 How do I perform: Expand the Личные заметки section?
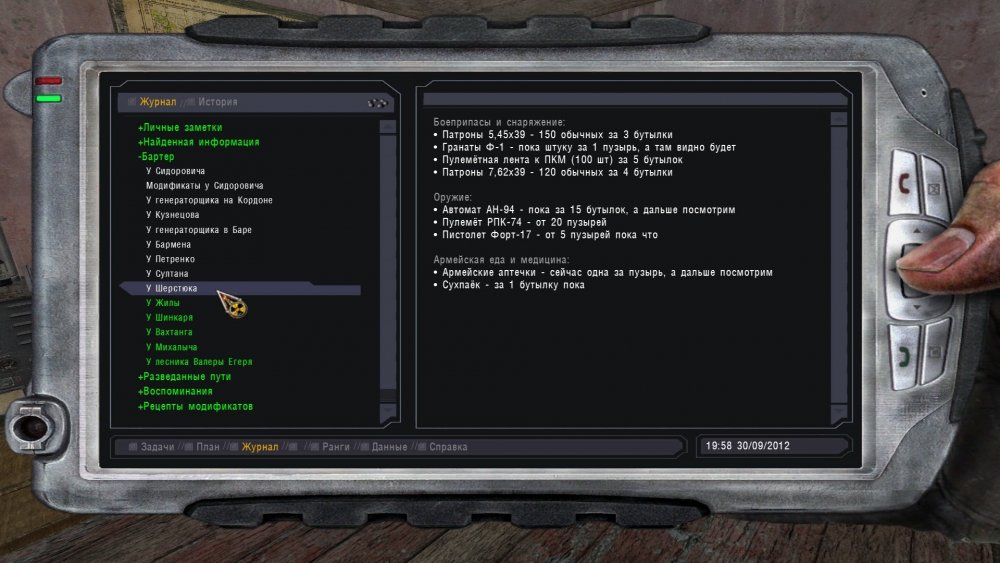click(x=182, y=128)
